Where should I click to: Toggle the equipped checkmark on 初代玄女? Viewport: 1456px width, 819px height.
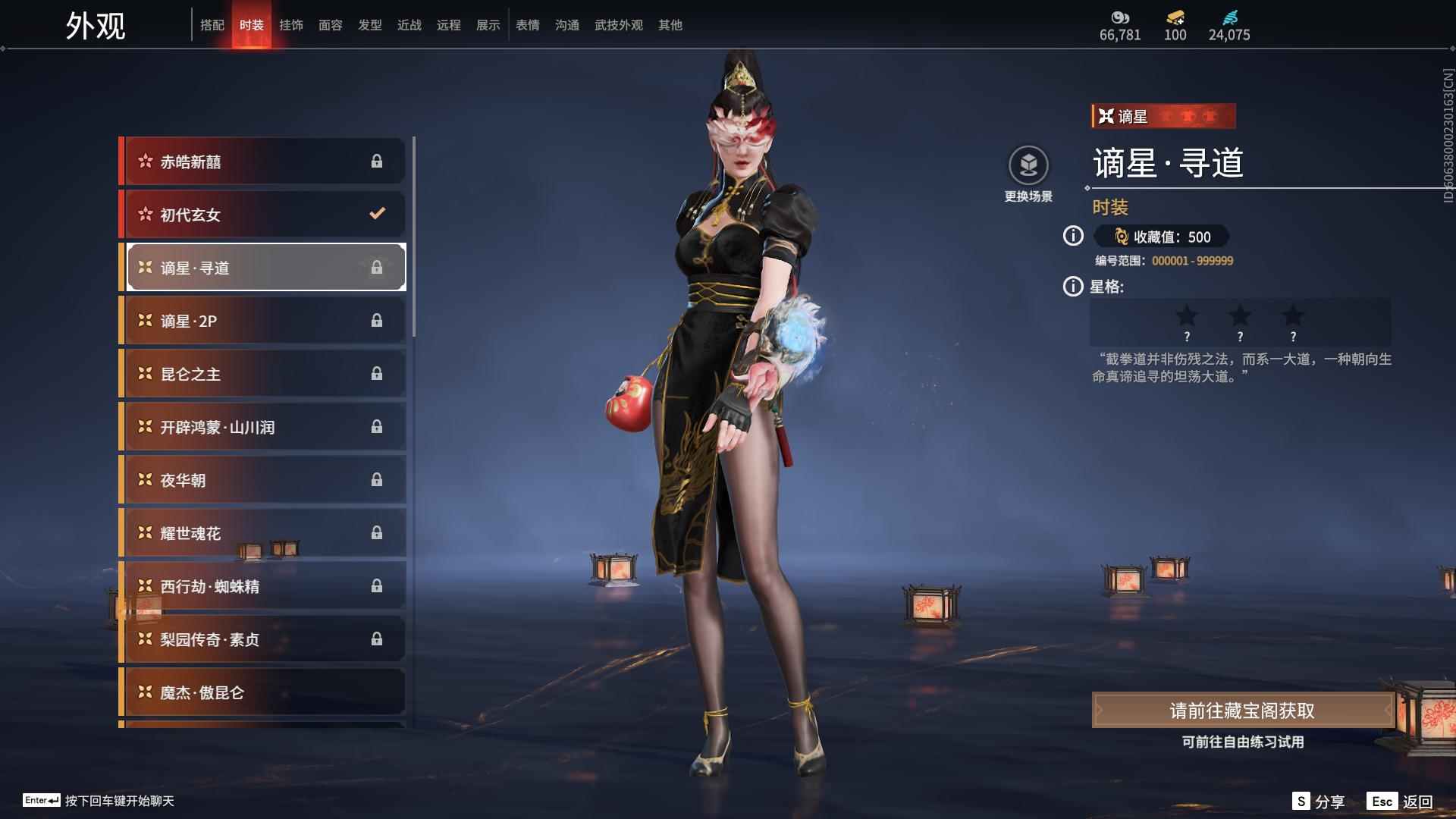[378, 214]
